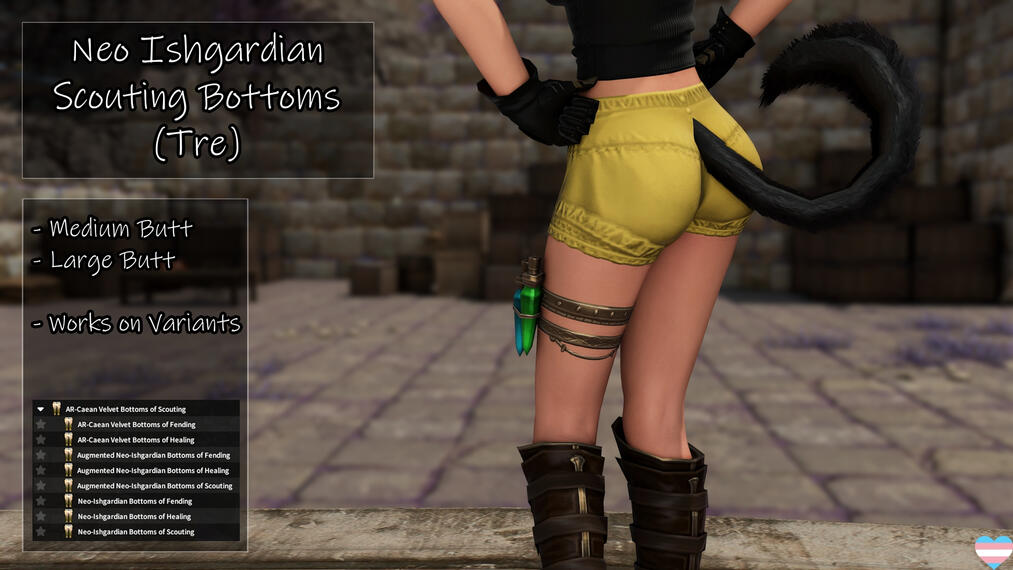Select AR-Caean Velvet Bottoms of Fending

click(136, 424)
